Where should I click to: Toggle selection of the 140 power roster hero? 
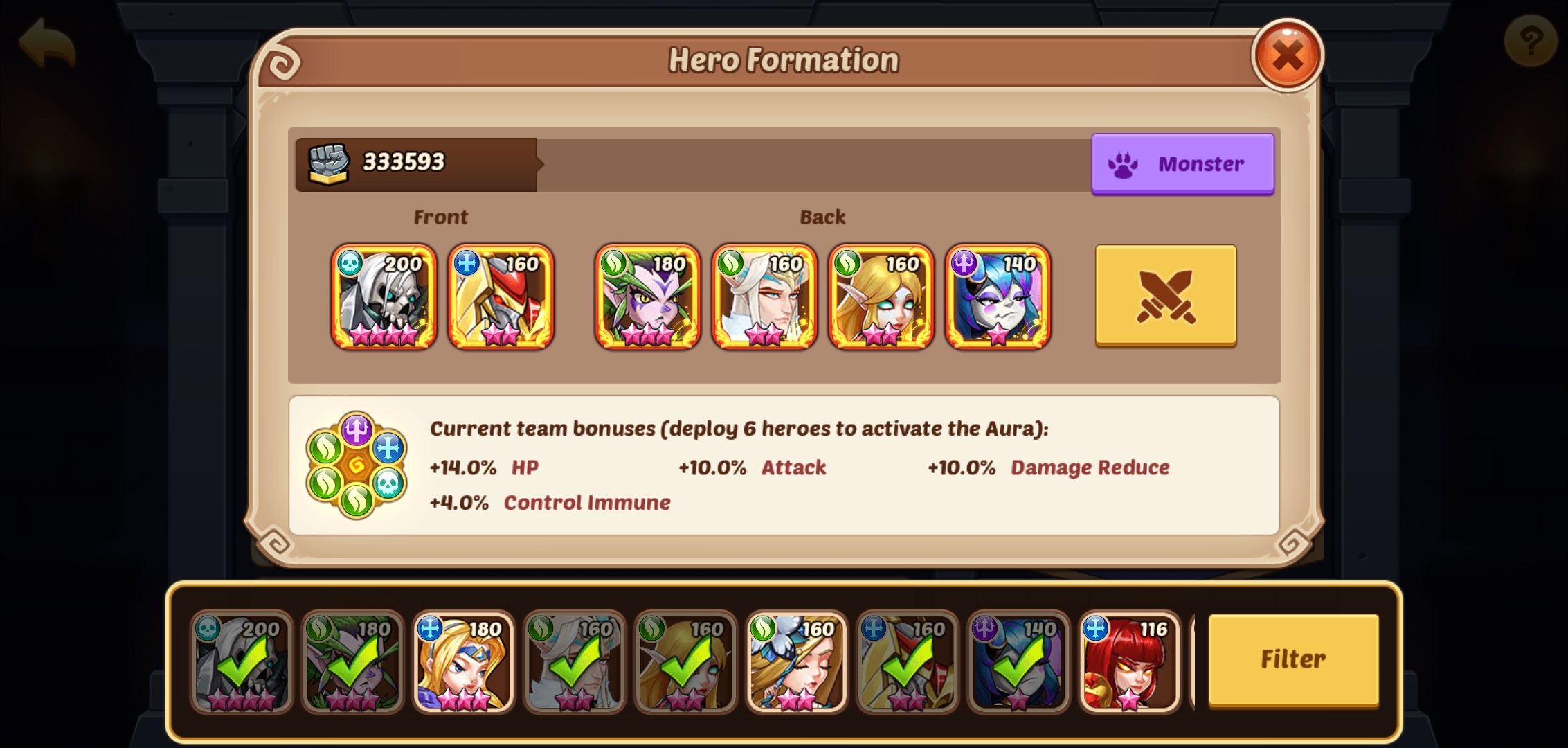1019,661
